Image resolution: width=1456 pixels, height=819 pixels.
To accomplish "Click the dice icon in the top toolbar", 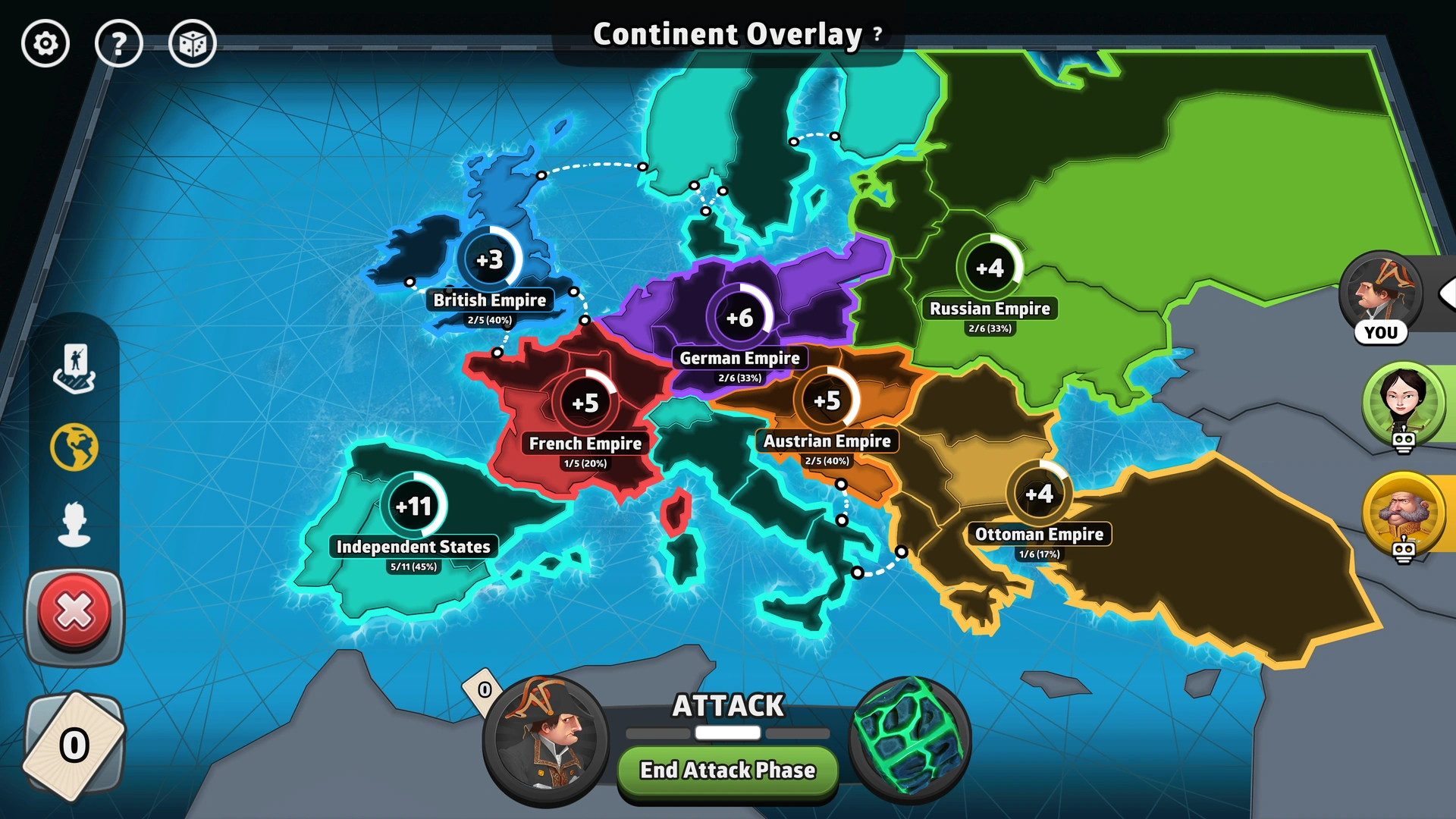I will [x=193, y=44].
